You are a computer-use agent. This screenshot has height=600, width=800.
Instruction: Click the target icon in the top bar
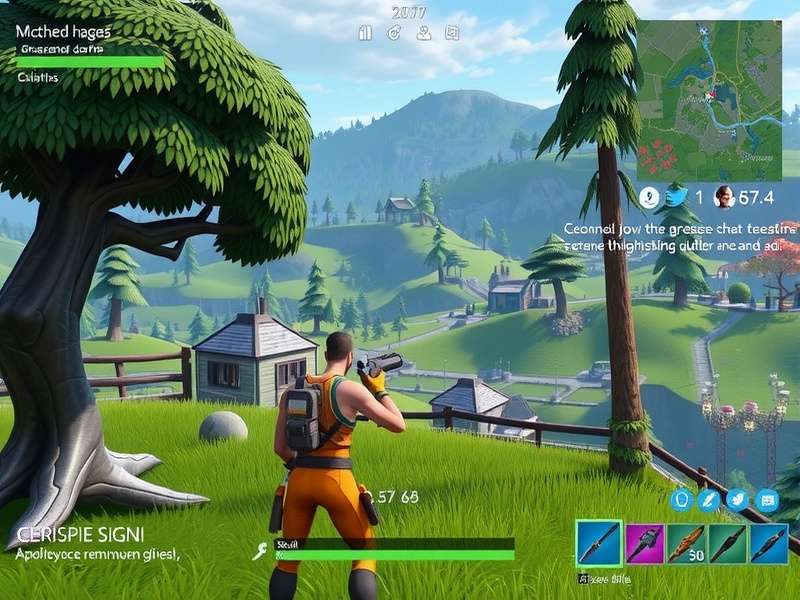(x=394, y=33)
